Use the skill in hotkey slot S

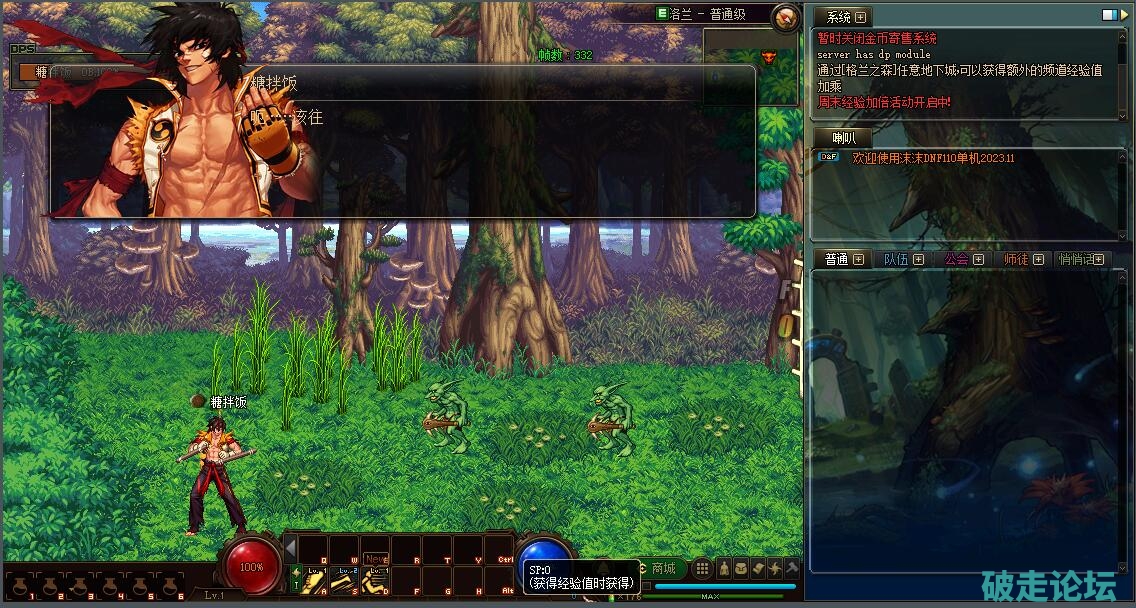[x=345, y=579]
